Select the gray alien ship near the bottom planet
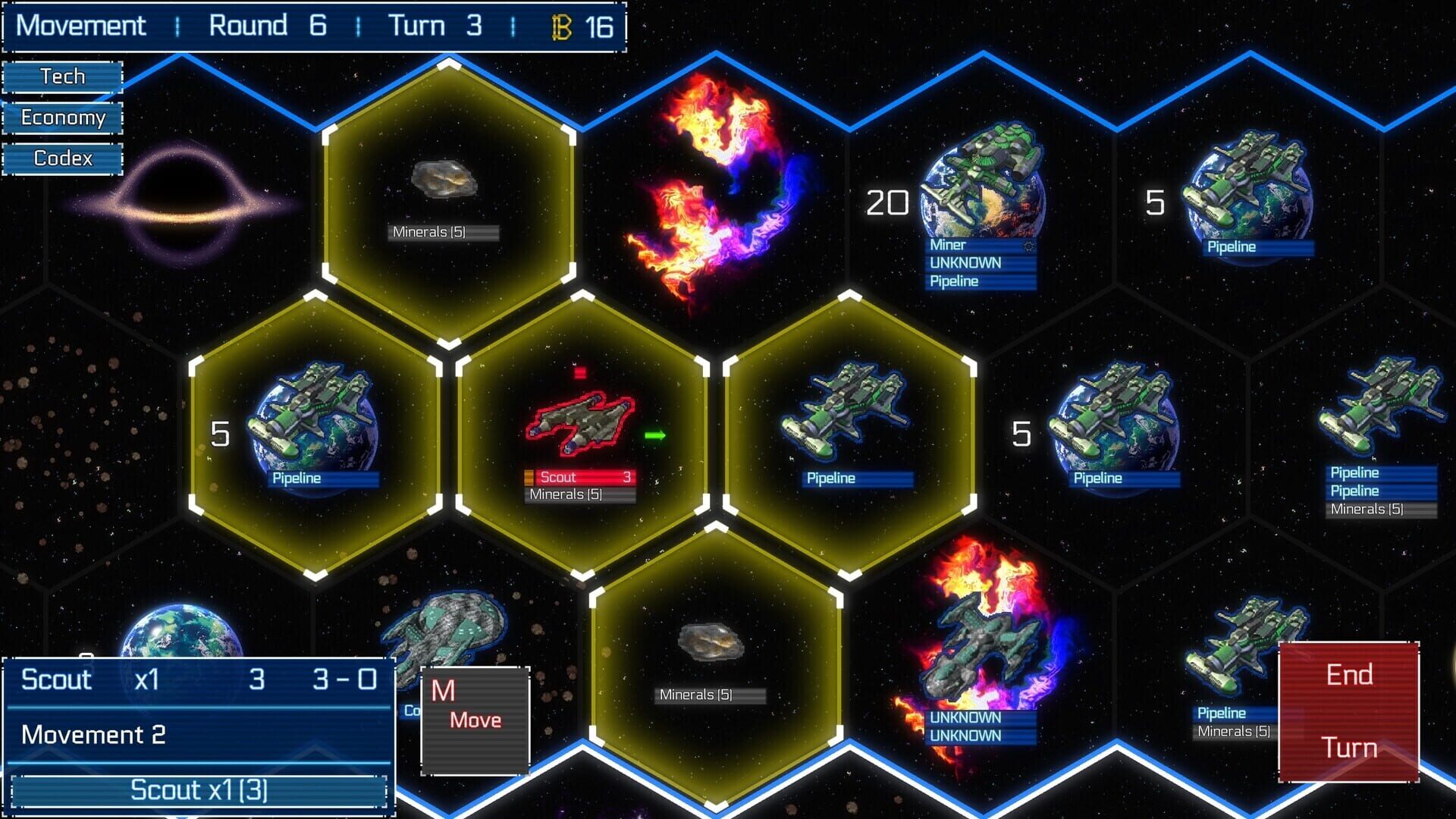Viewport: 1456px width, 819px height. 447,626
